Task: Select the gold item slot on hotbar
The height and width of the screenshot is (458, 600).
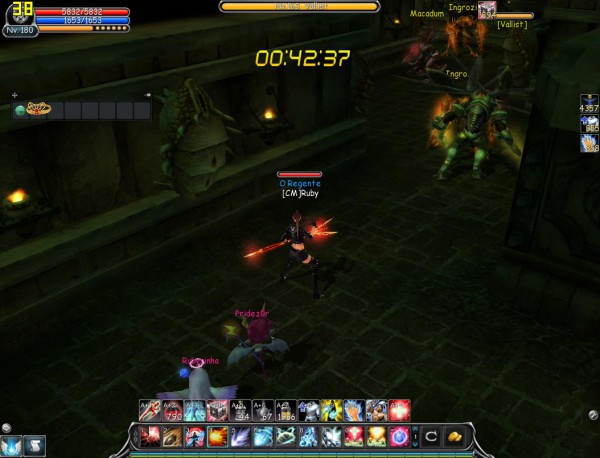Action: point(454,436)
